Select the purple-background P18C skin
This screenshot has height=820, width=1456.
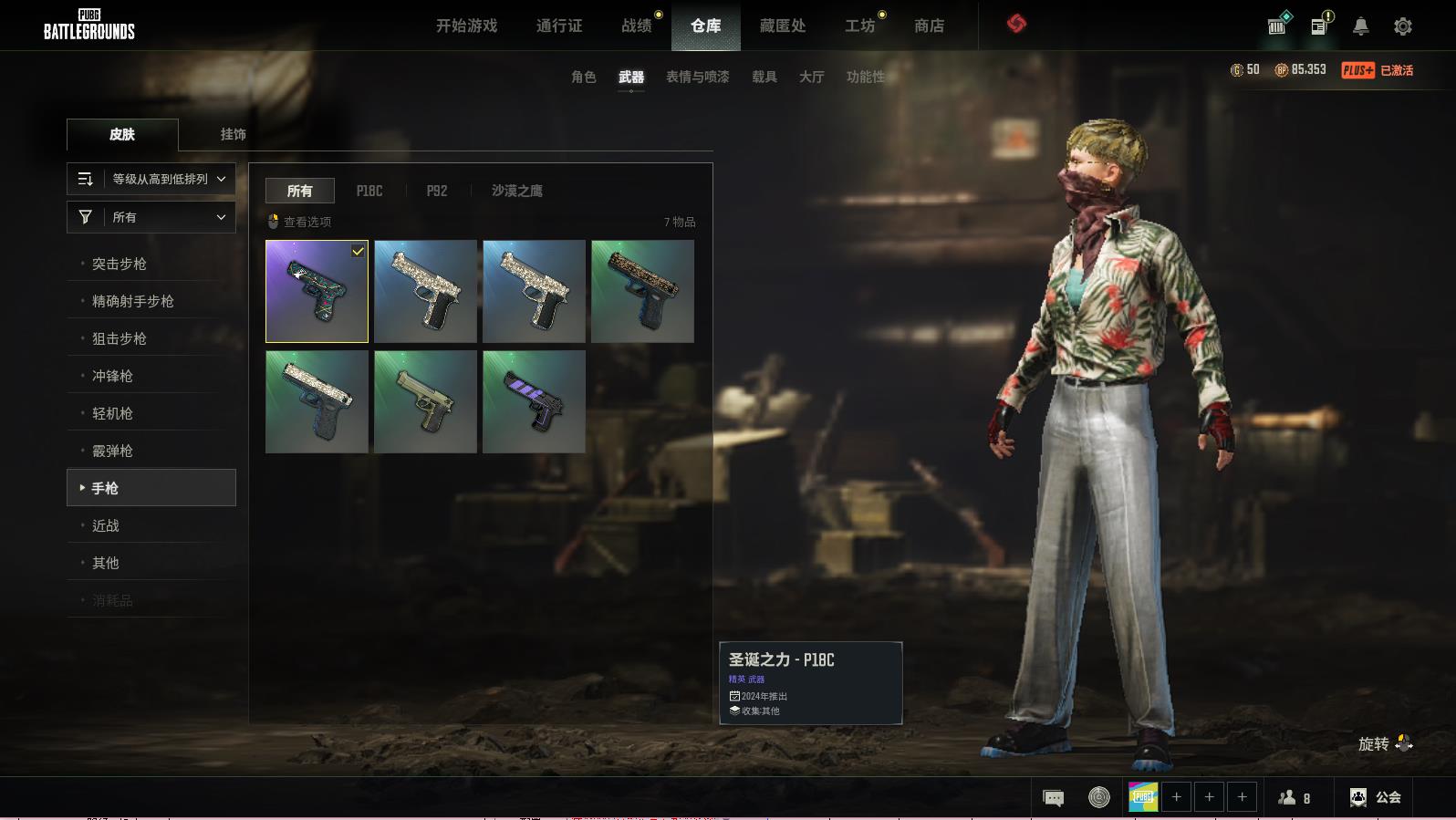tap(317, 291)
